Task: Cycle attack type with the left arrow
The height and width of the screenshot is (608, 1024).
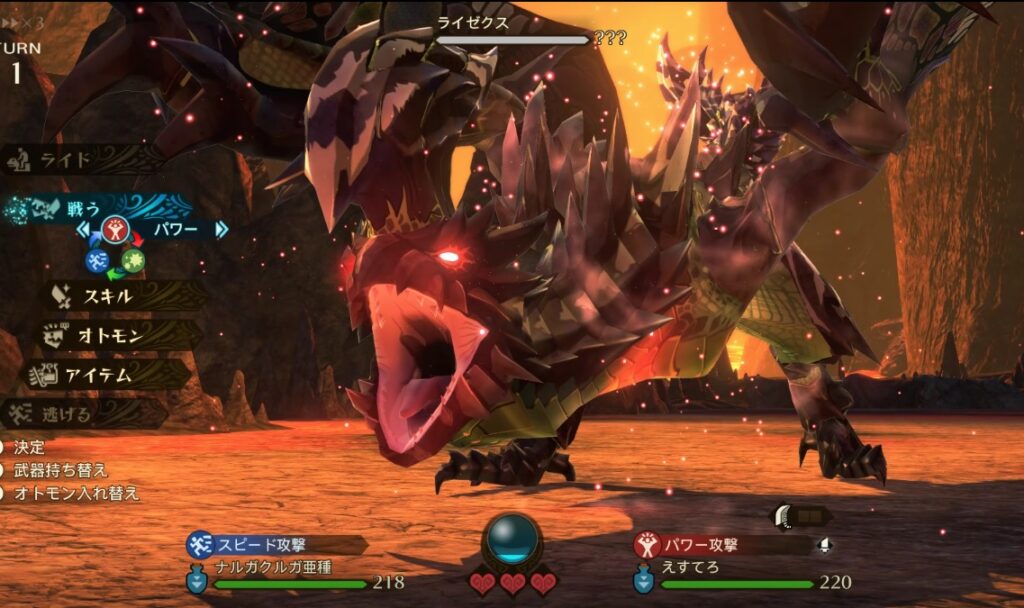Action: [x=84, y=230]
